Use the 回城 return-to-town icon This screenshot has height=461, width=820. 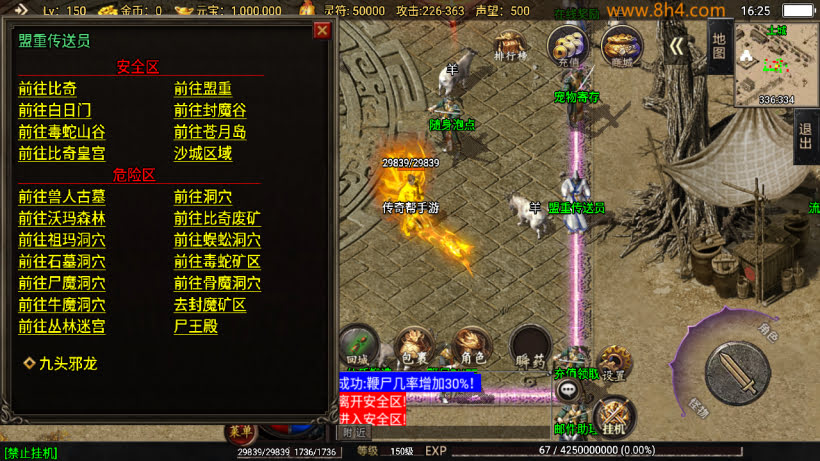(x=357, y=345)
